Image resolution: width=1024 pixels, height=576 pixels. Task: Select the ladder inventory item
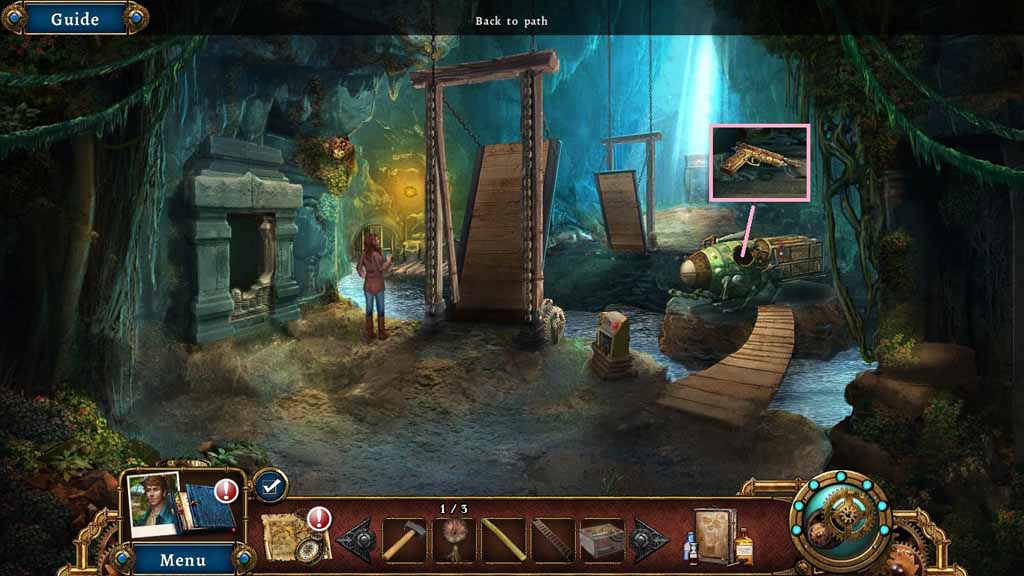click(x=552, y=540)
